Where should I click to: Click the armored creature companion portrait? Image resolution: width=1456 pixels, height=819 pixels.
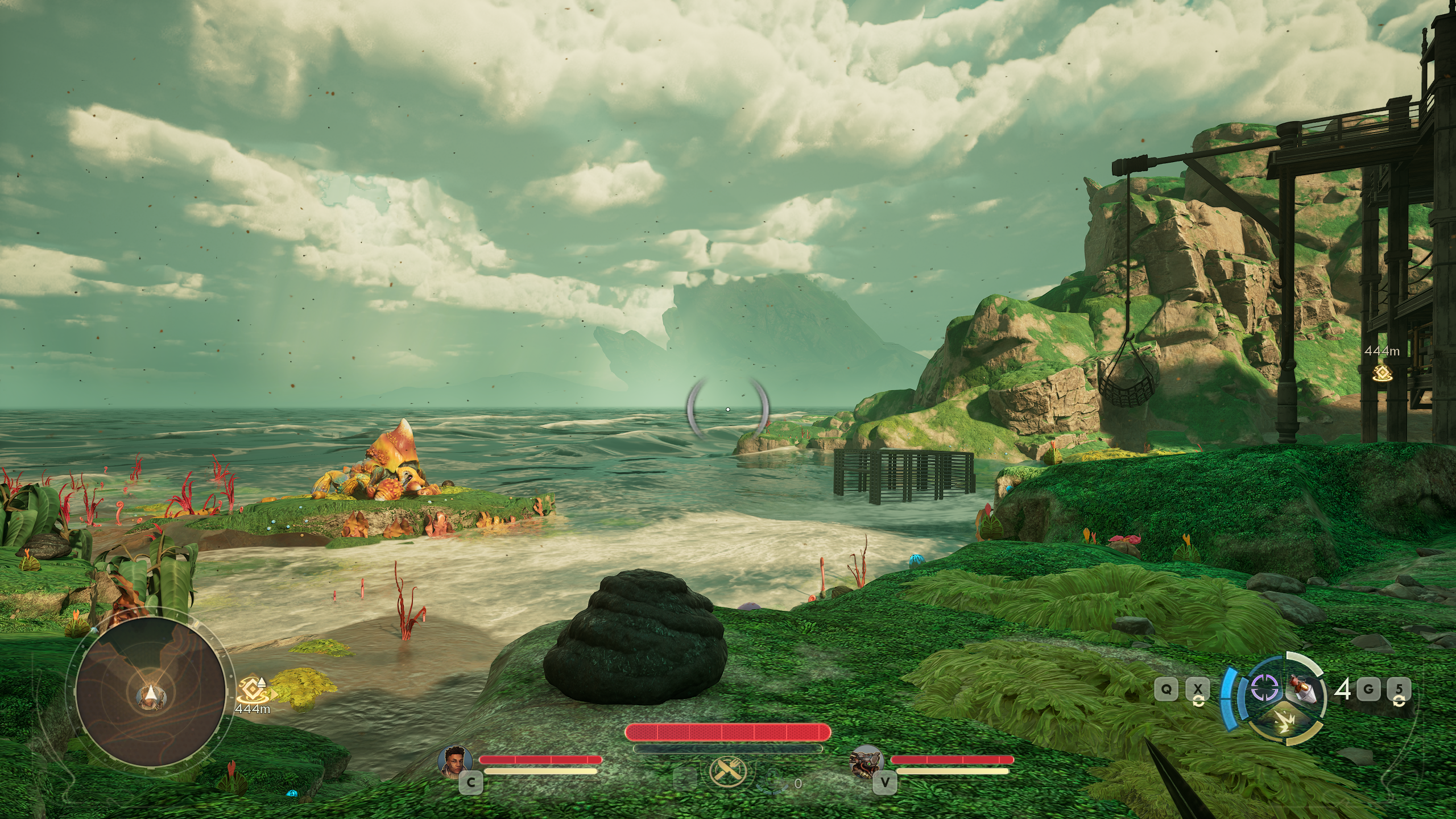pos(866,760)
